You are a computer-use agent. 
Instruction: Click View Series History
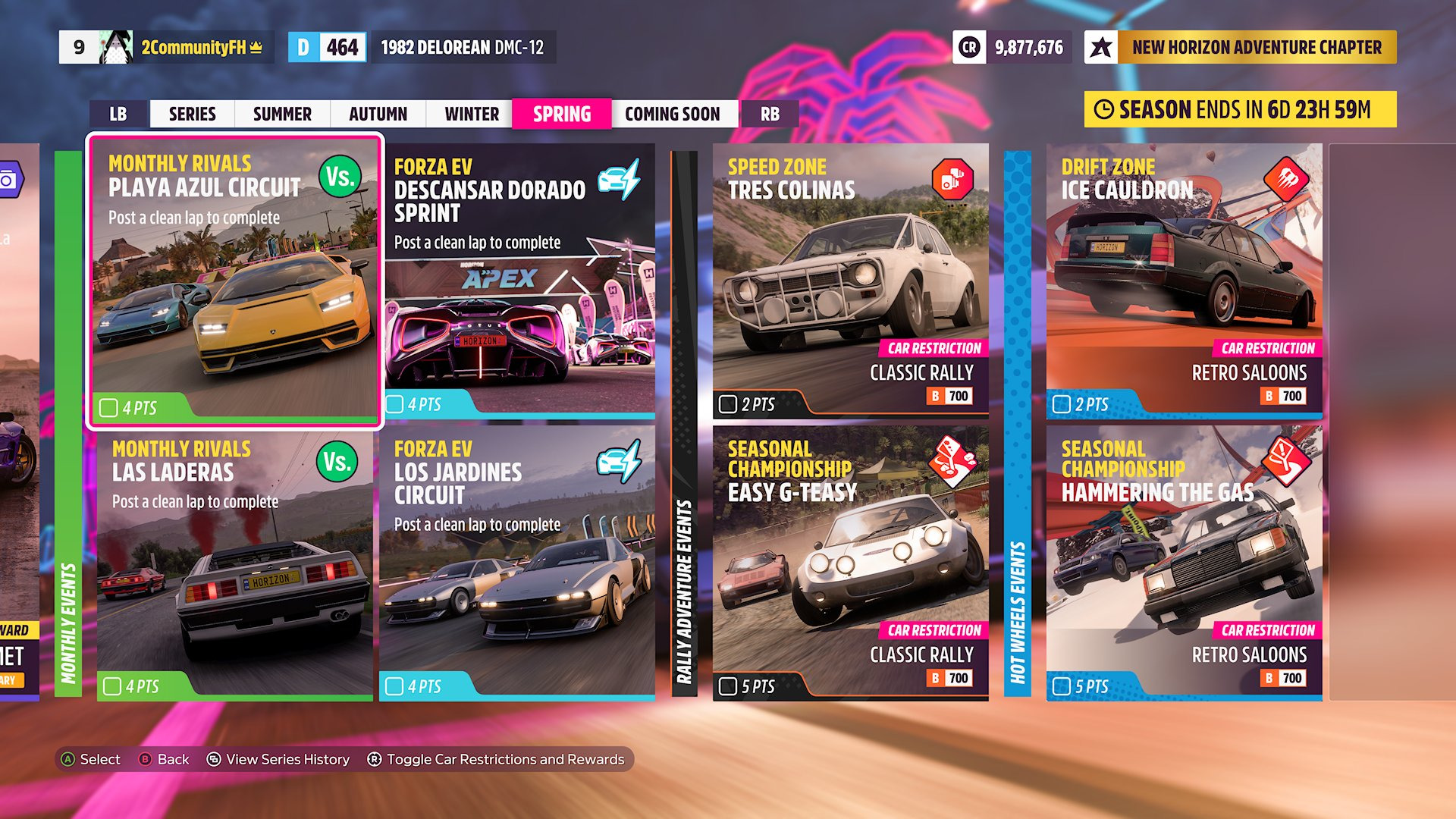pyautogui.click(x=279, y=759)
